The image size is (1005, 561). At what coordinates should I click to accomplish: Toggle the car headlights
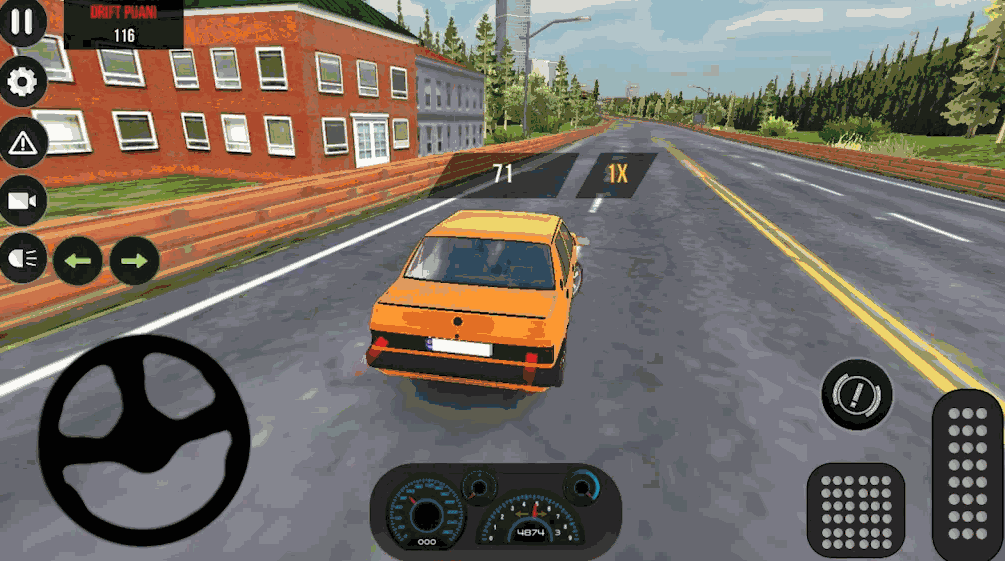22,260
